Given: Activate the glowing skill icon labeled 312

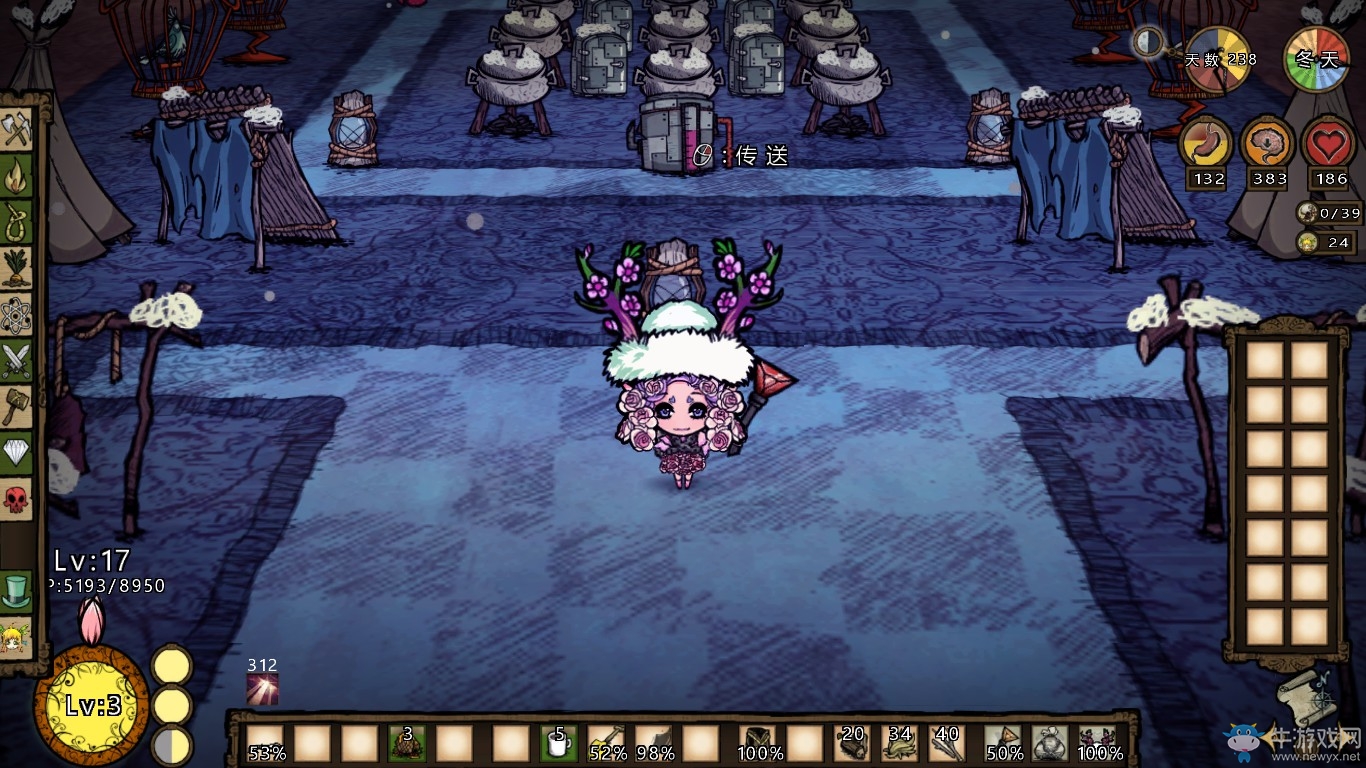Looking at the screenshot, I should (x=262, y=689).
